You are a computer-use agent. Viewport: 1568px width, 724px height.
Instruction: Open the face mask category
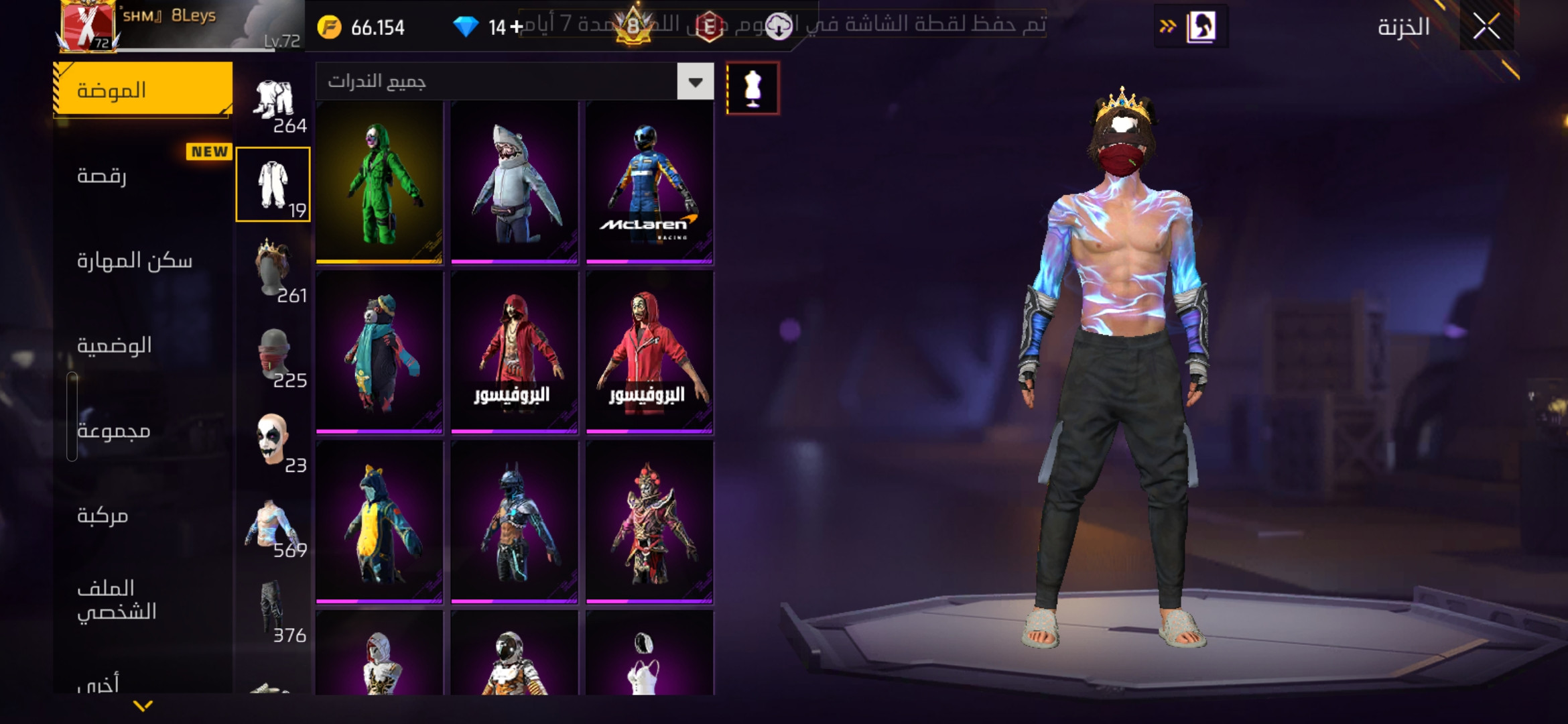coord(273,355)
